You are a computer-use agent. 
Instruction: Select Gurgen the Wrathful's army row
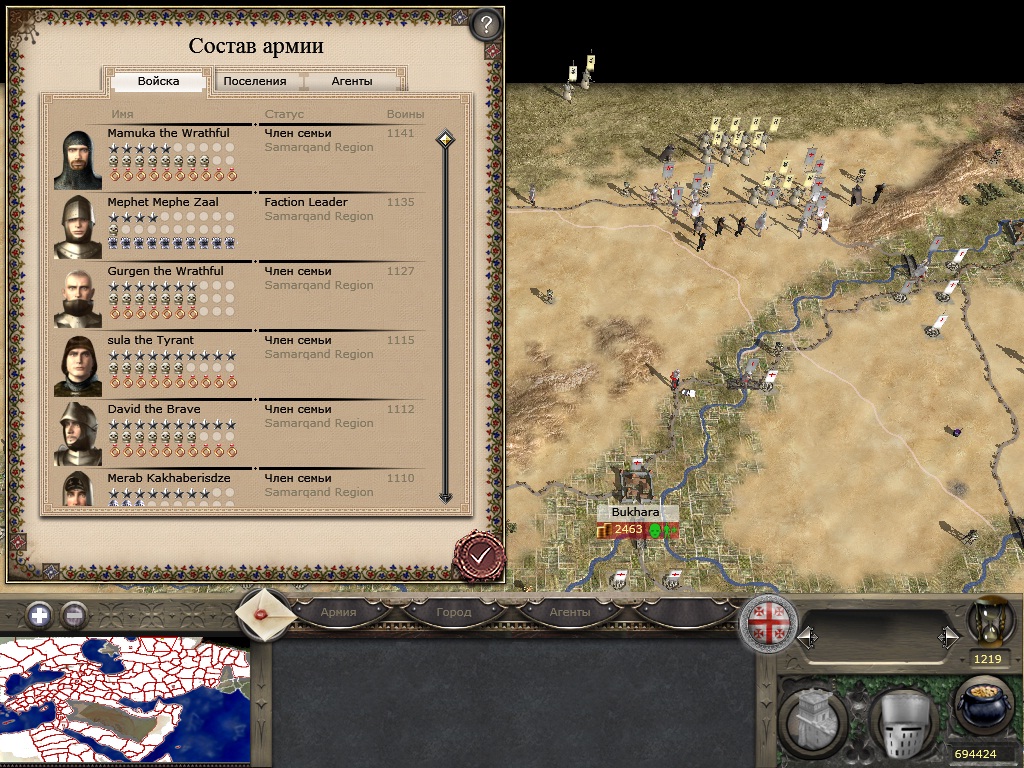click(x=240, y=295)
